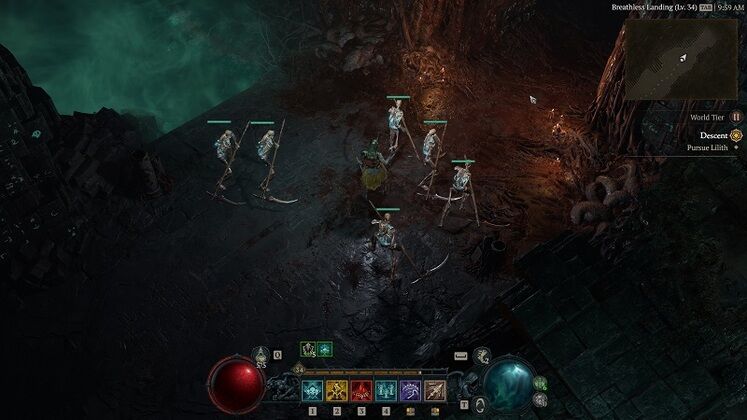Drink the healing potion
Image resolution: width=747 pixels, height=420 pixels.
click(x=262, y=354)
